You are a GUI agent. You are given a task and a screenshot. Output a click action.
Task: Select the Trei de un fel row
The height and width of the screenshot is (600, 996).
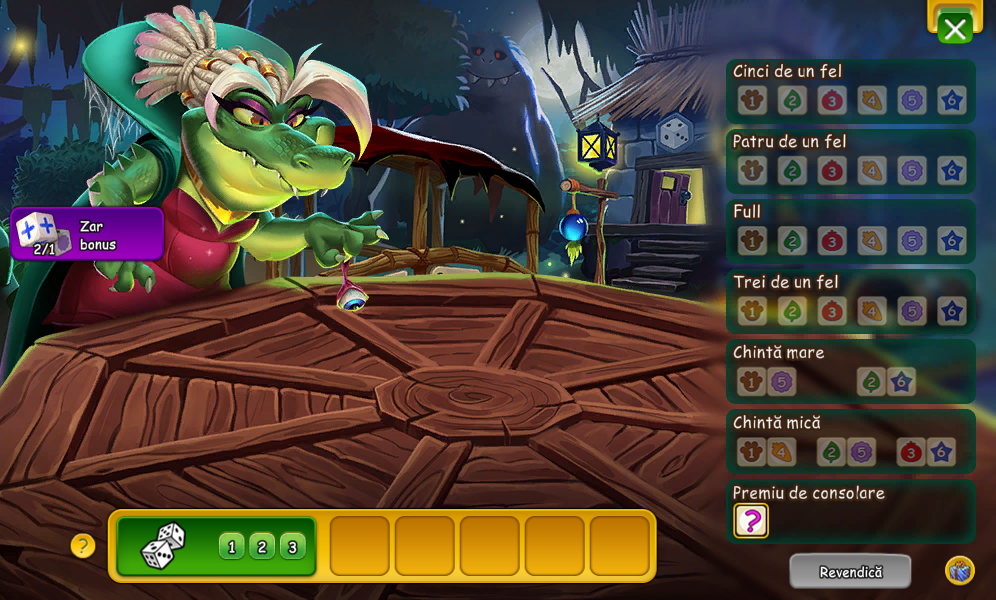[x=850, y=300]
